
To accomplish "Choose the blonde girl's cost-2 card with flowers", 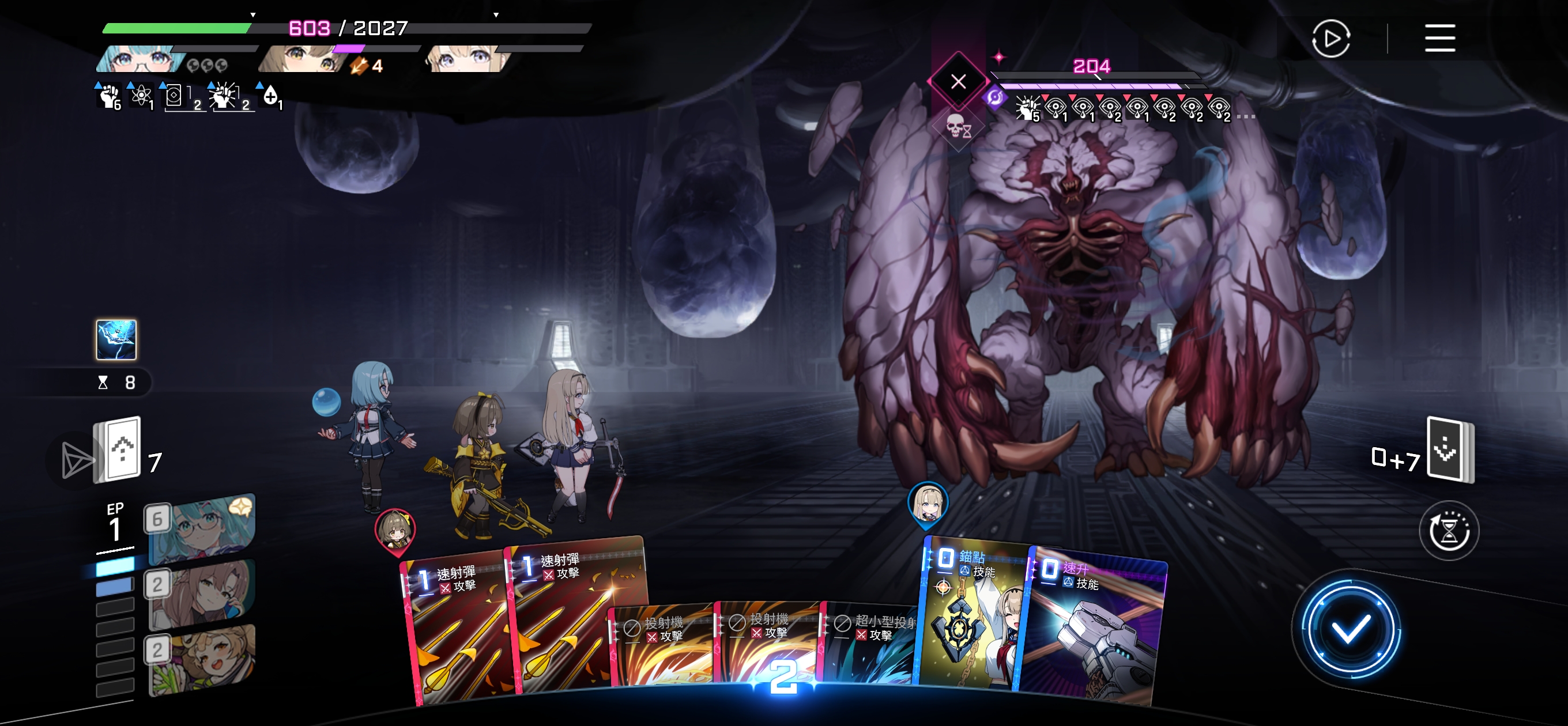I will (201, 659).
